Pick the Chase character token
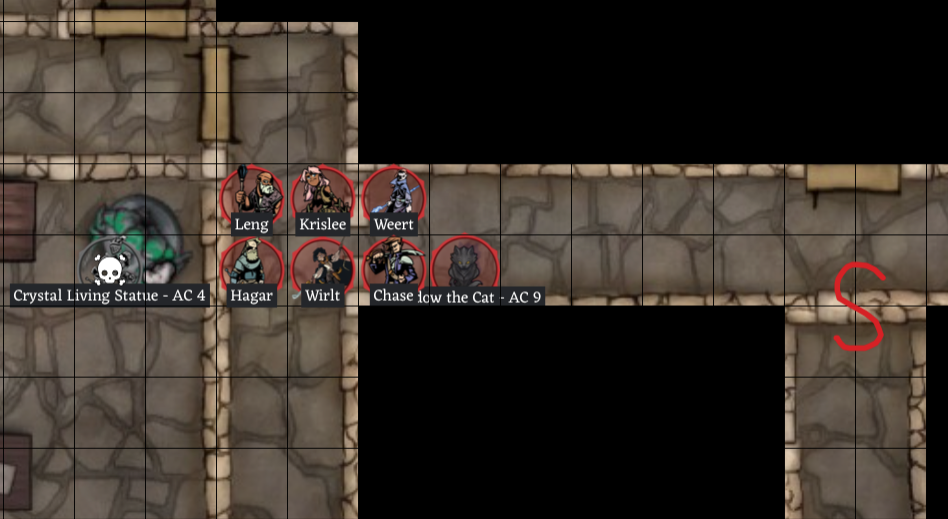 pyautogui.click(x=394, y=264)
